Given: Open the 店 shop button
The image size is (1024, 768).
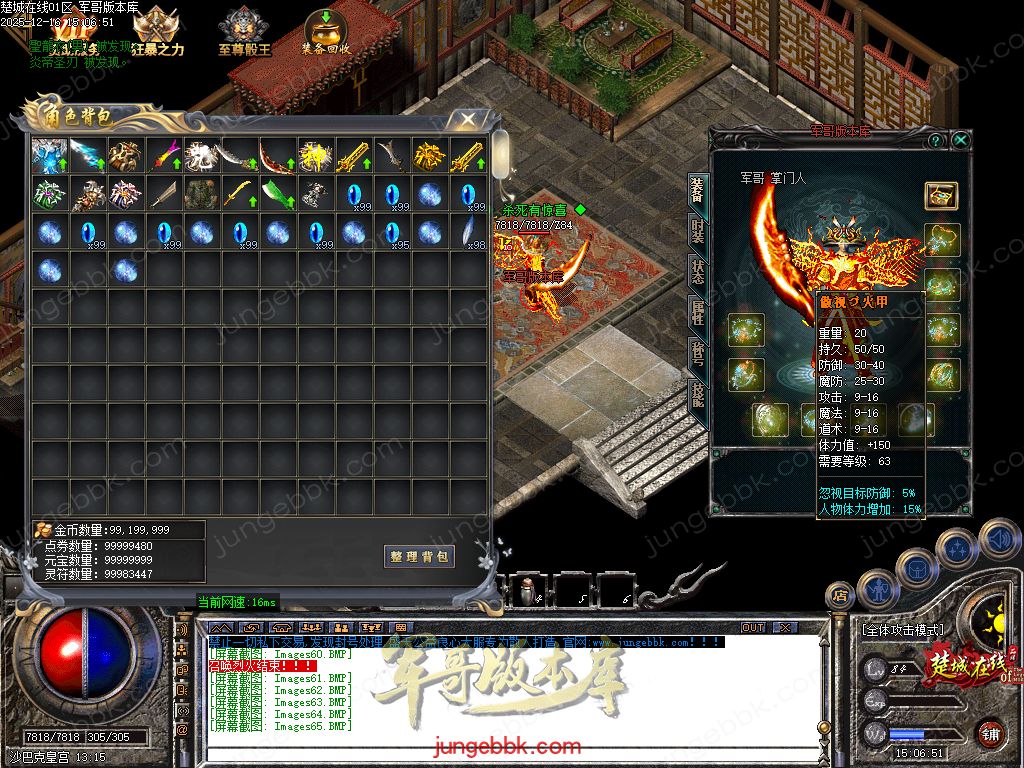Looking at the screenshot, I should point(841,596).
